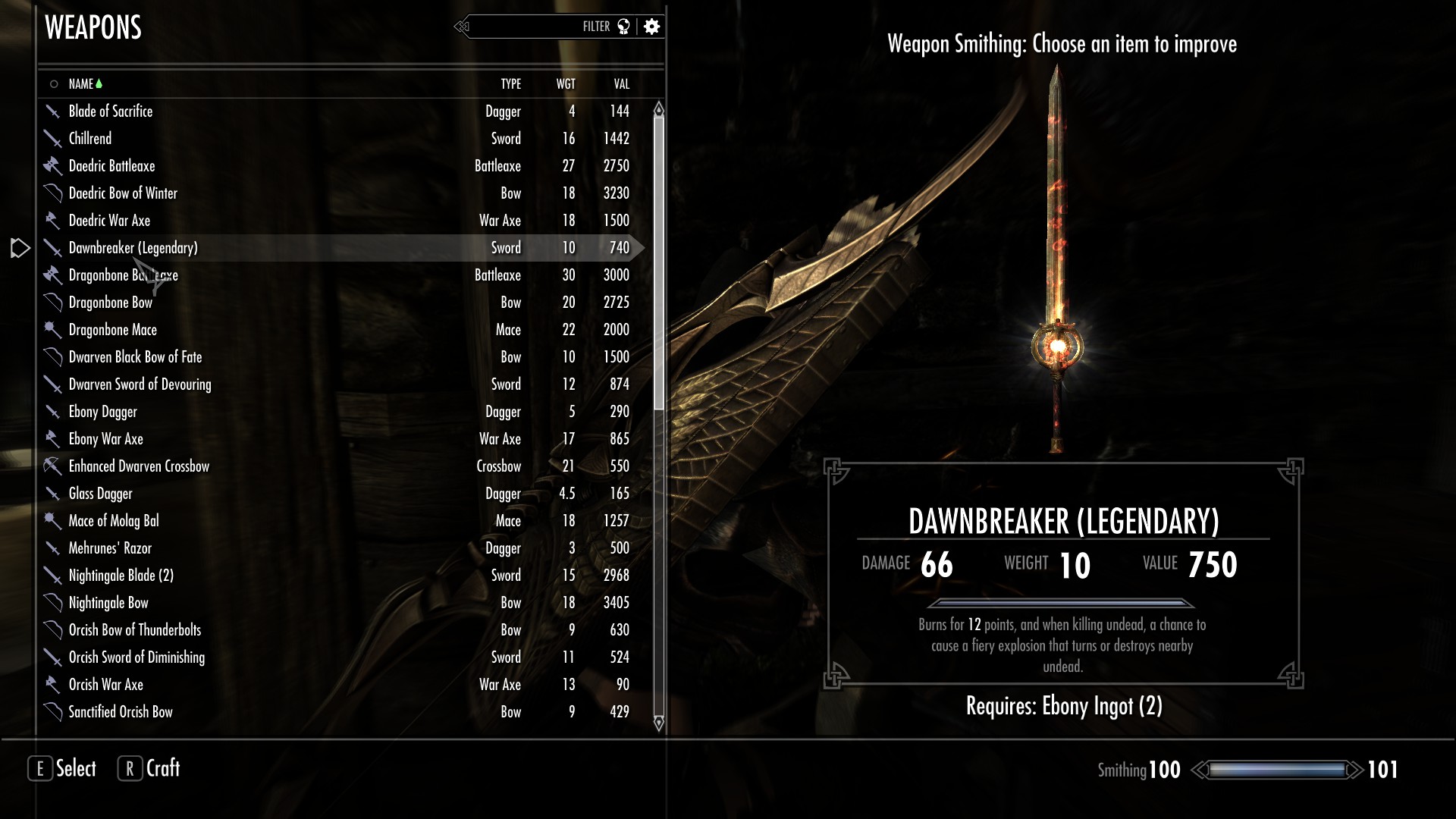Choose Chillrend from the weapons list
The image size is (1456, 819).
[x=90, y=139]
